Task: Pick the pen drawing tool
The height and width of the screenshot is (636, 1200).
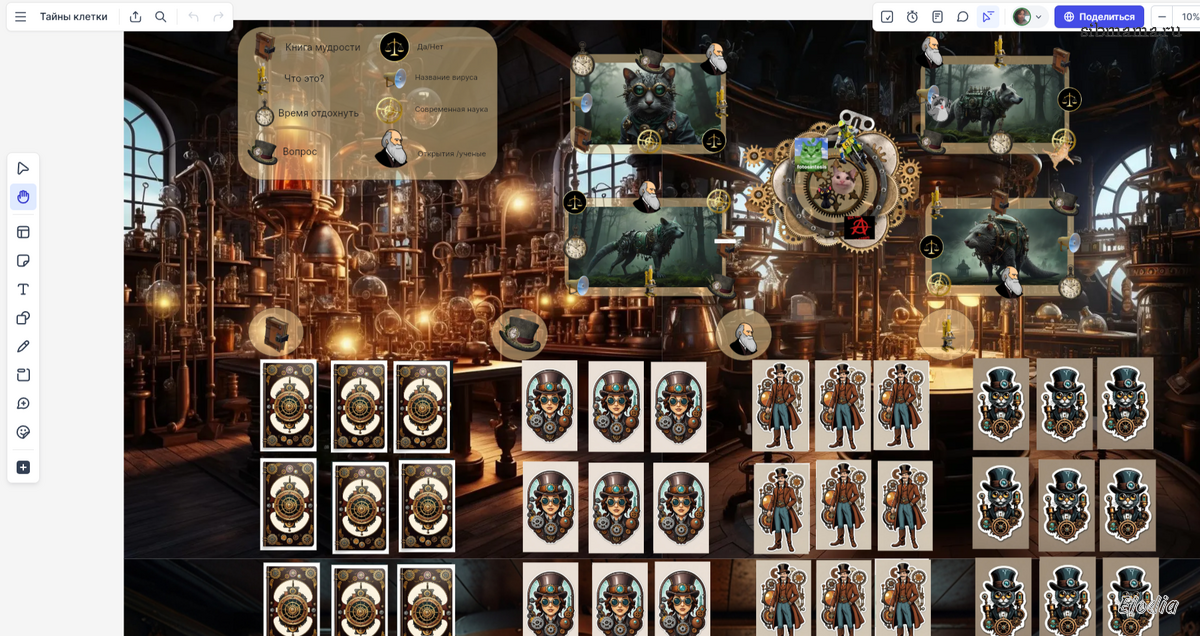Action: 23,346
